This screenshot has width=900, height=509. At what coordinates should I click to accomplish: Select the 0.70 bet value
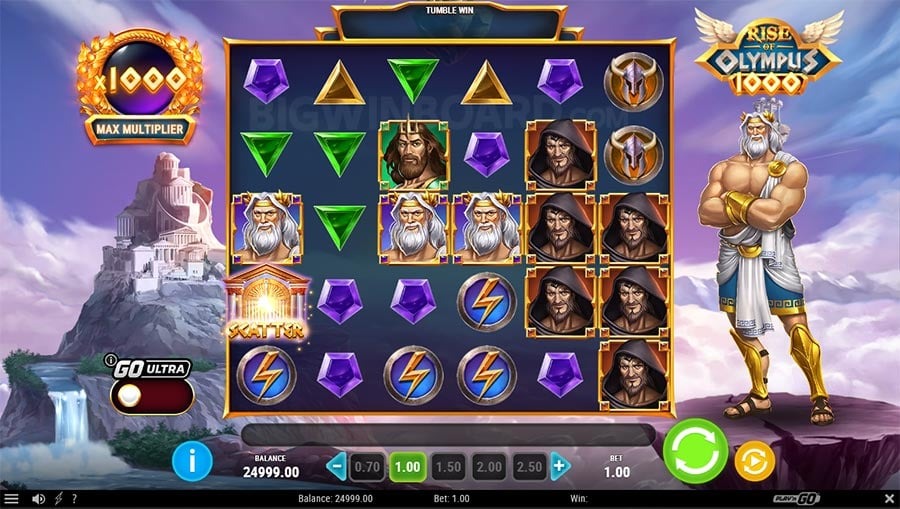[x=367, y=466]
